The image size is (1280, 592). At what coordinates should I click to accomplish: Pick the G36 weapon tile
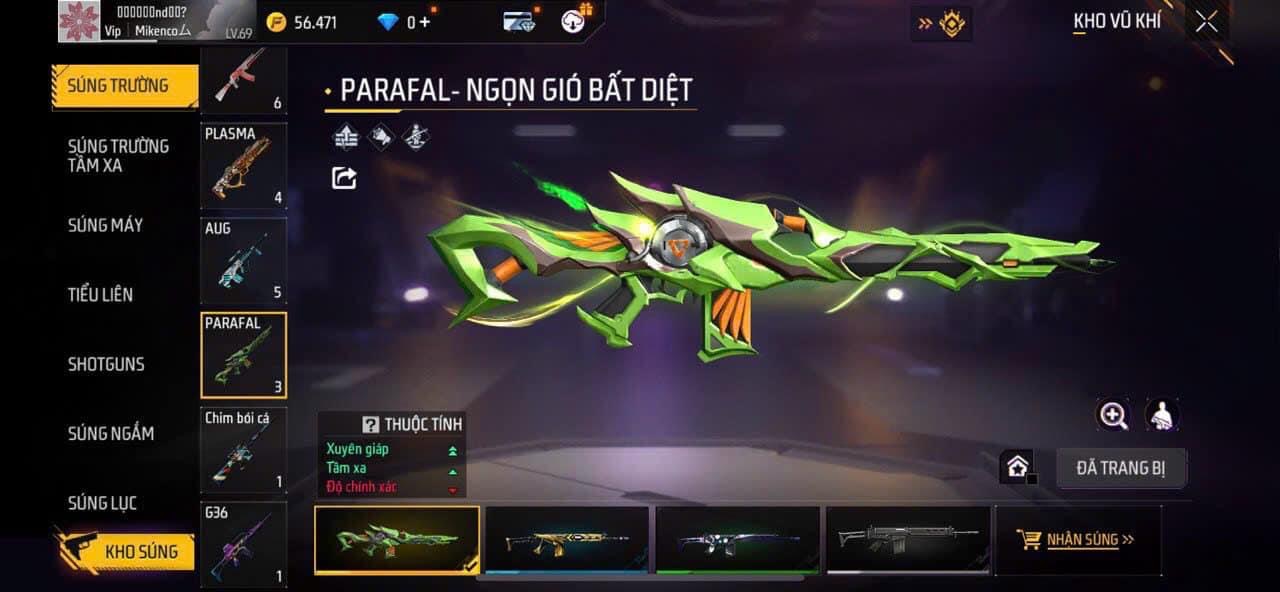pos(243,544)
